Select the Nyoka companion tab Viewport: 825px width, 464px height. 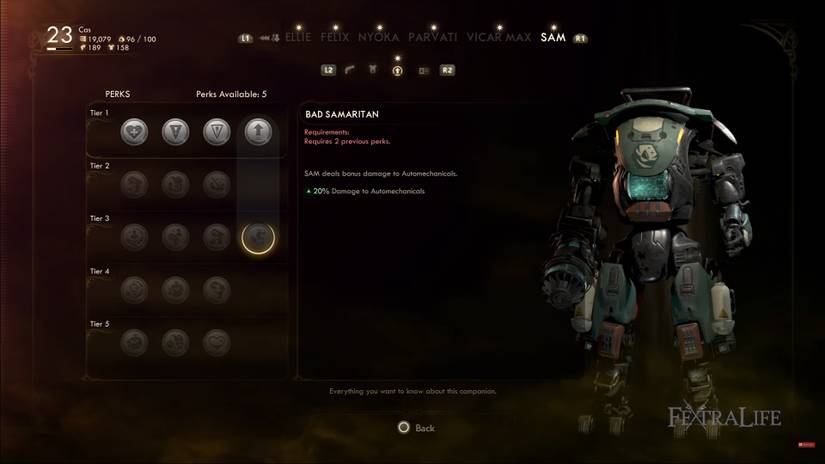[x=376, y=38]
